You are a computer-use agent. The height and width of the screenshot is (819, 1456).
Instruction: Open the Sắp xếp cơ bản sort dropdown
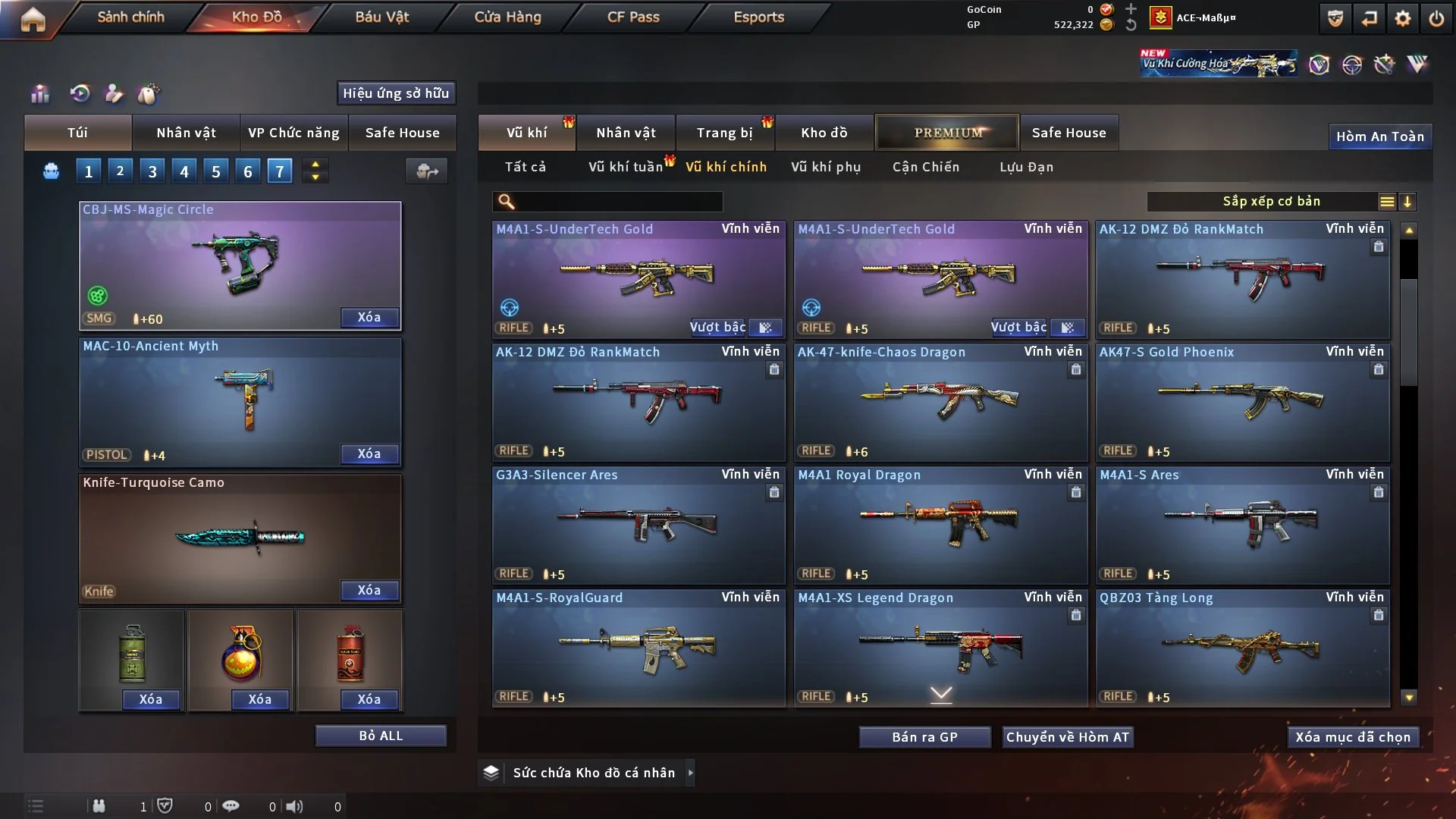[x=1271, y=202]
